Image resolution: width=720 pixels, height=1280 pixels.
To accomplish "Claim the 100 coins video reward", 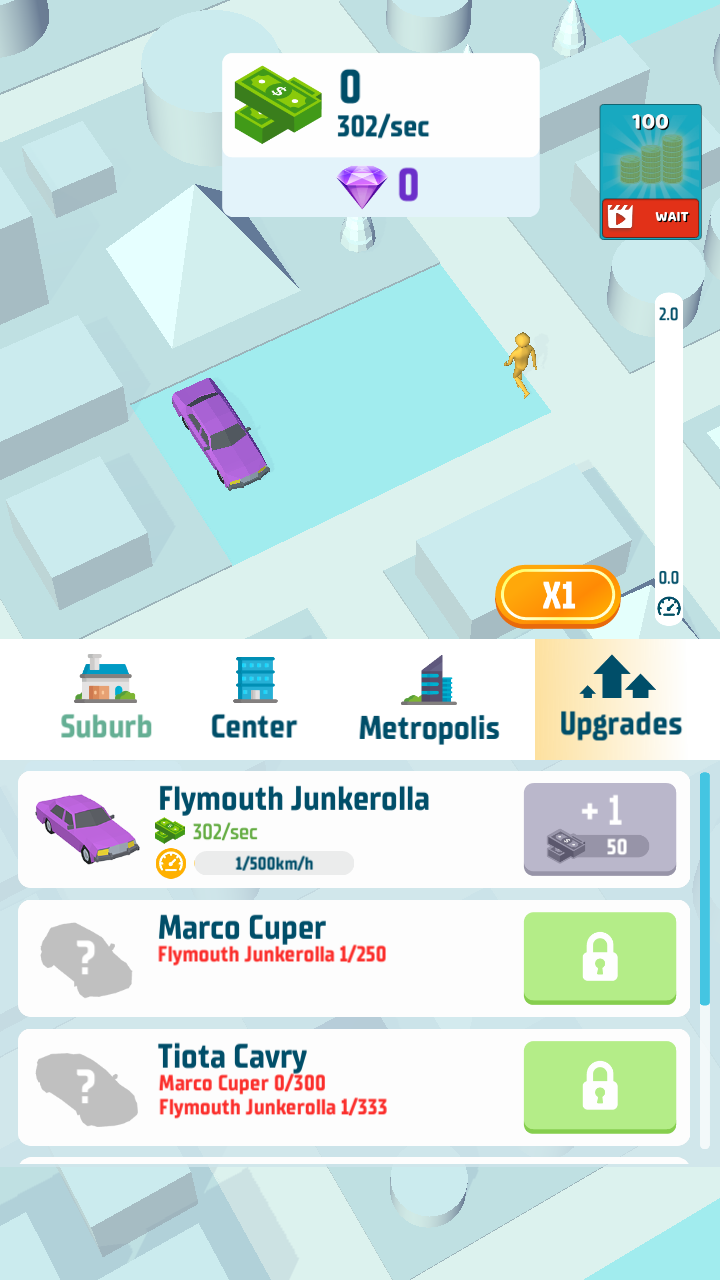I will click(650, 172).
